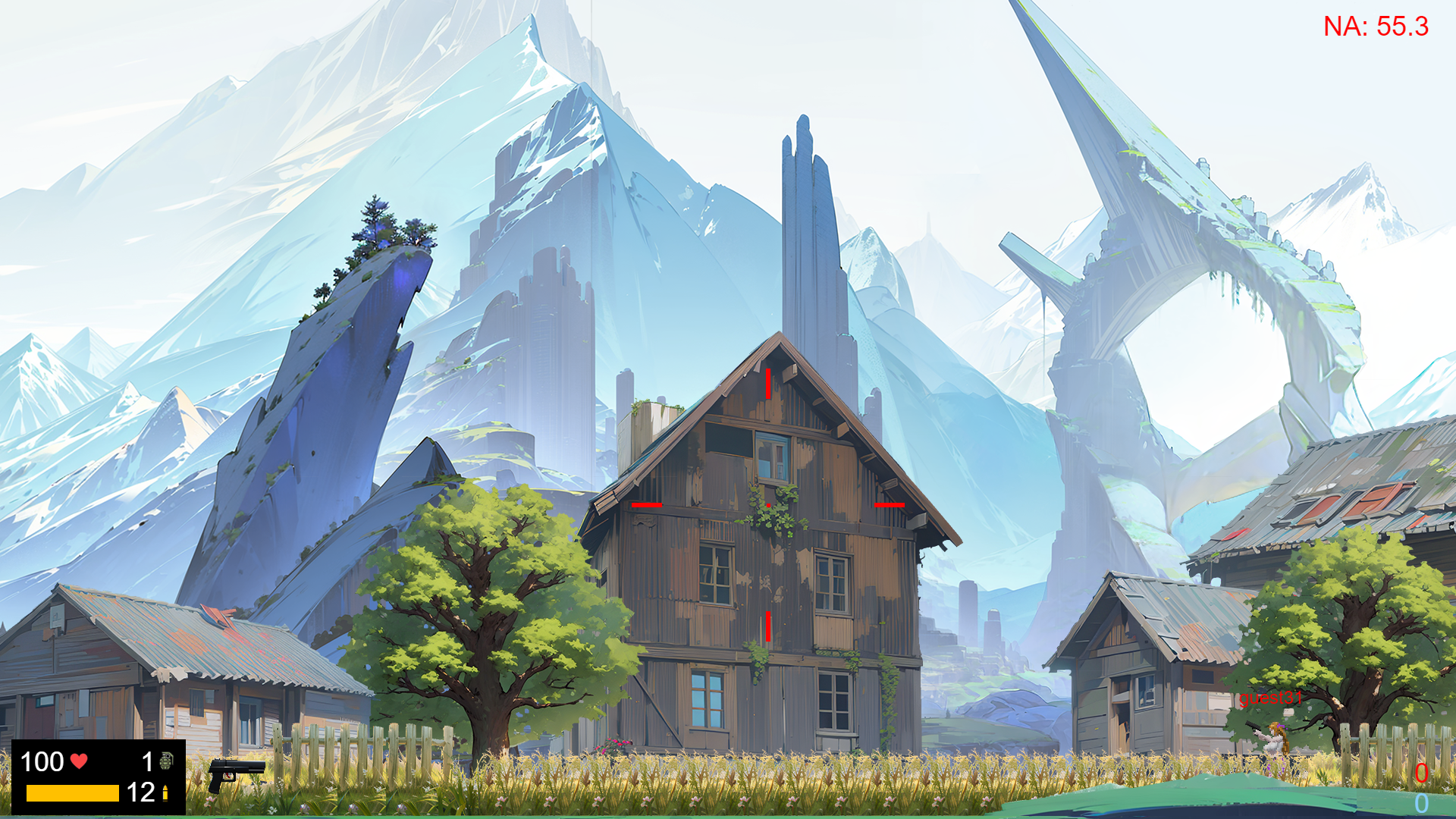Click the grenade icon in the HUD
Screen dimensions: 1456x819
166,761
